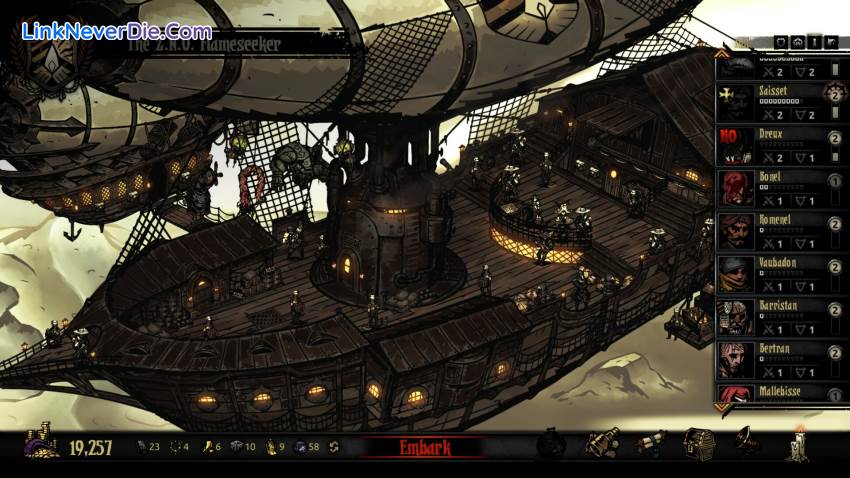Open the gold treasure pile icon
This screenshot has height=478, width=850.
[x=41, y=444]
